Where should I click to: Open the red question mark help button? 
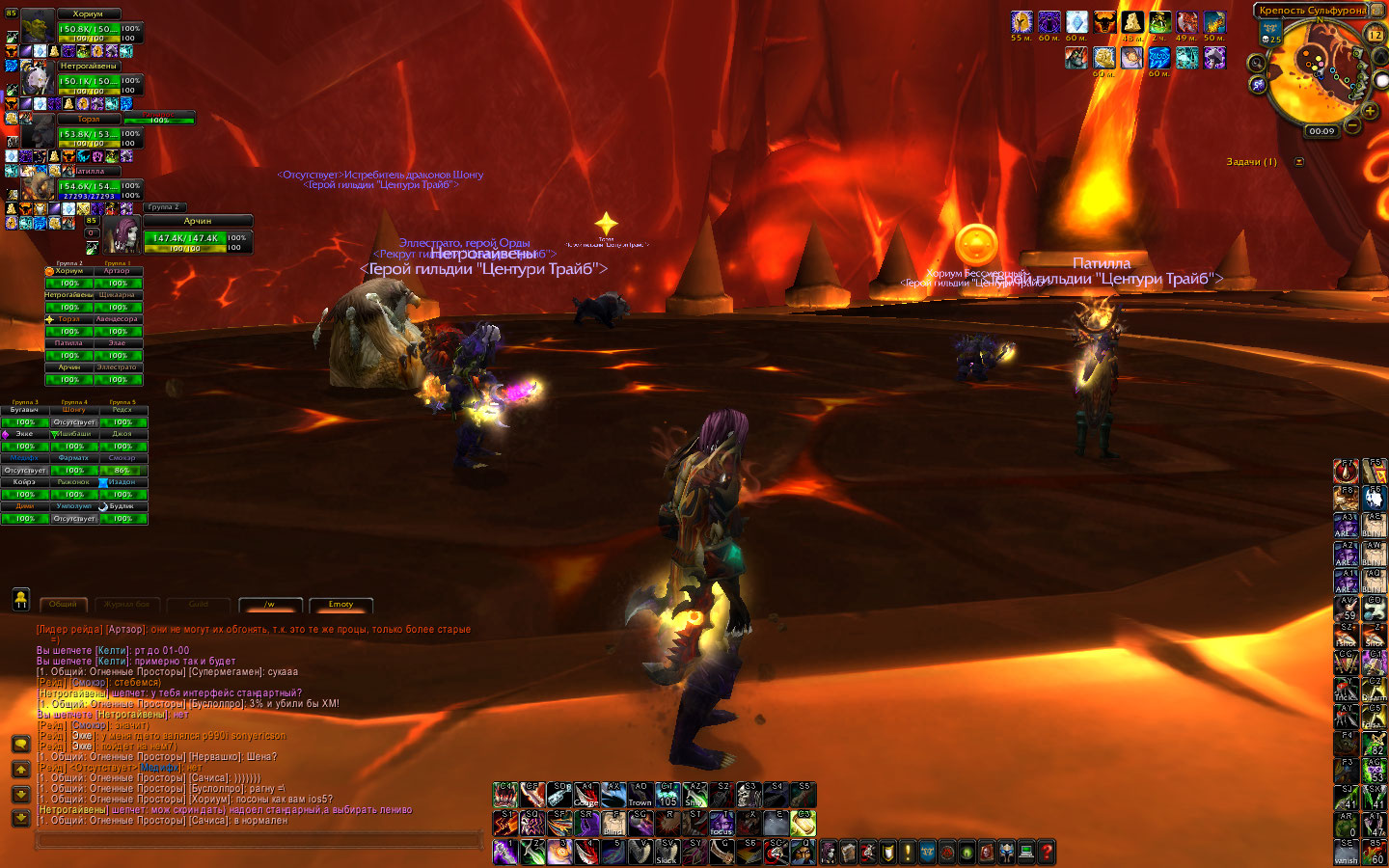click(x=1047, y=853)
